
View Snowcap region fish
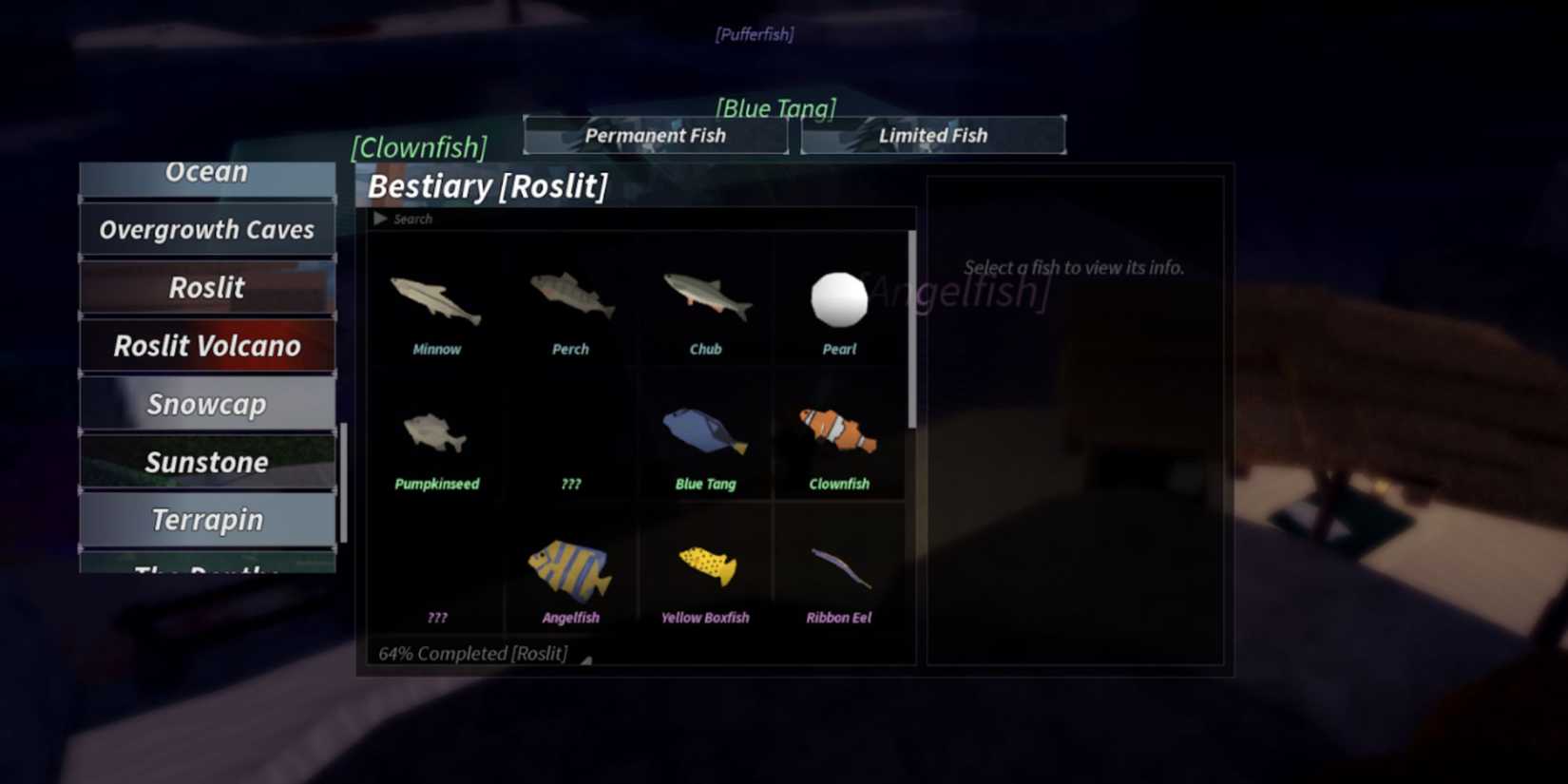pyautogui.click(x=206, y=404)
